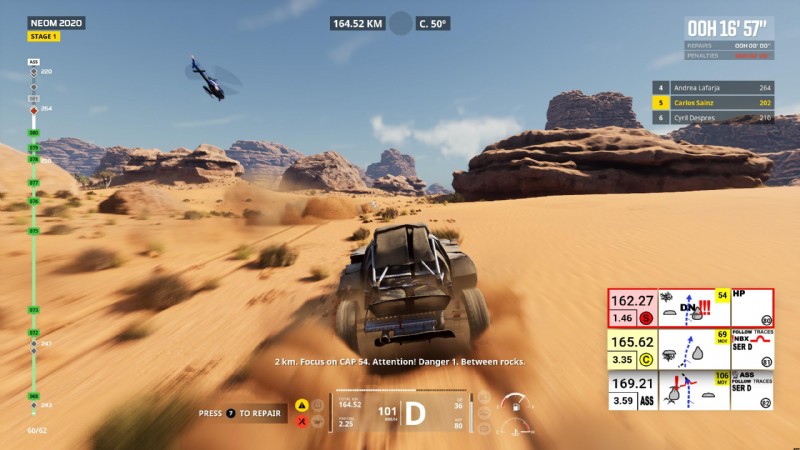Click the fuel gauge icon
Viewport: 800px width, 450px height.
(x=515, y=408)
